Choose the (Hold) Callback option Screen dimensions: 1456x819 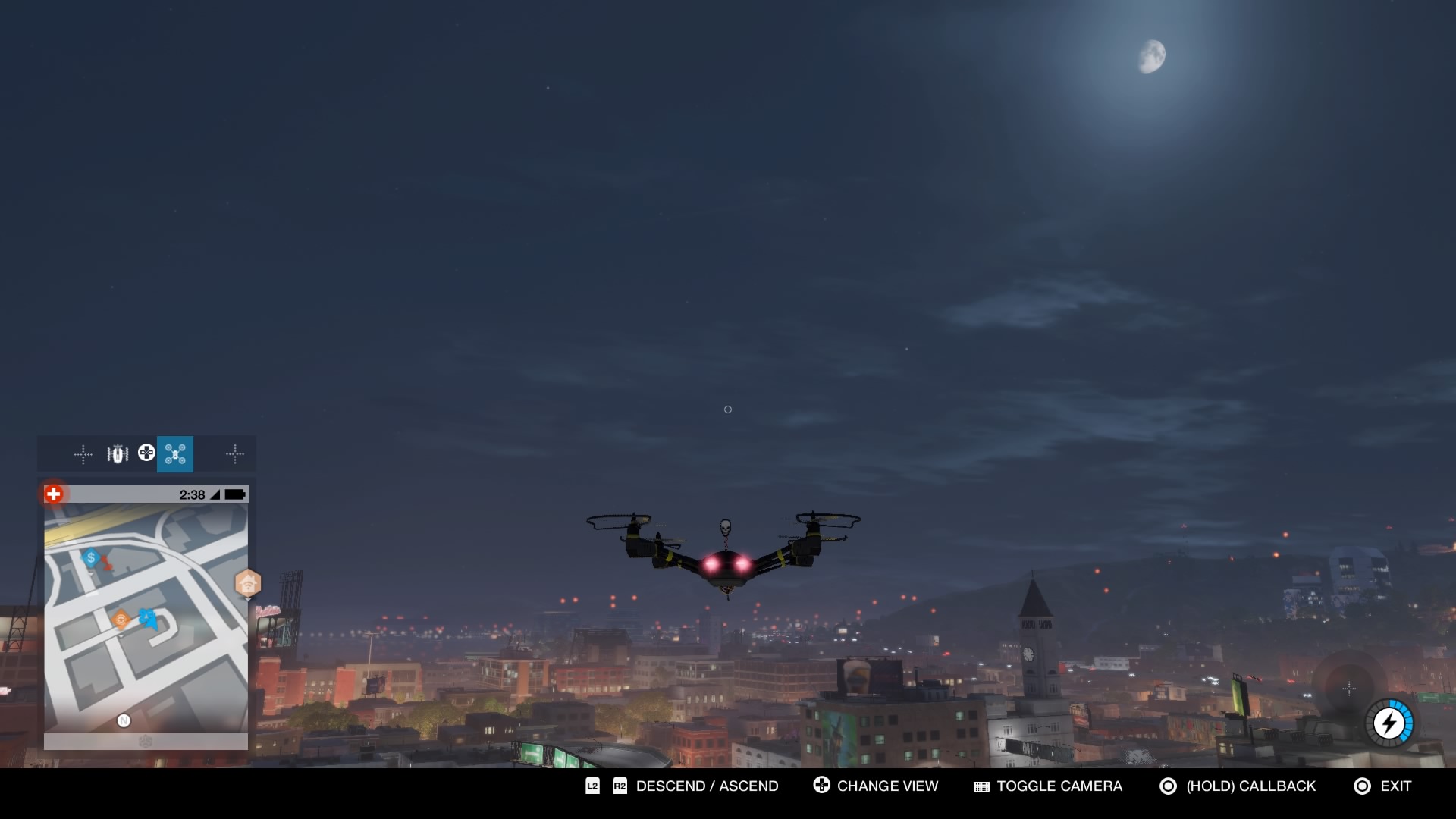tap(1250, 786)
